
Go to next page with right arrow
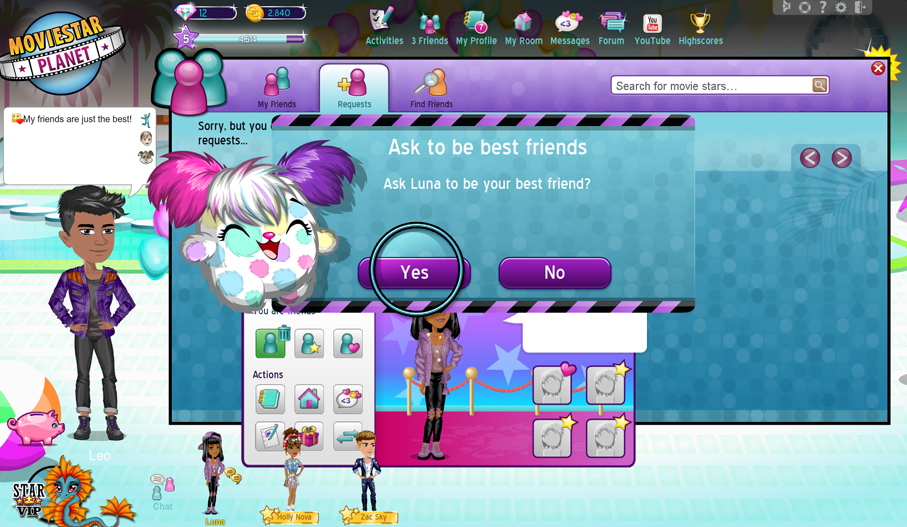pyautogui.click(x=842, y=158)
